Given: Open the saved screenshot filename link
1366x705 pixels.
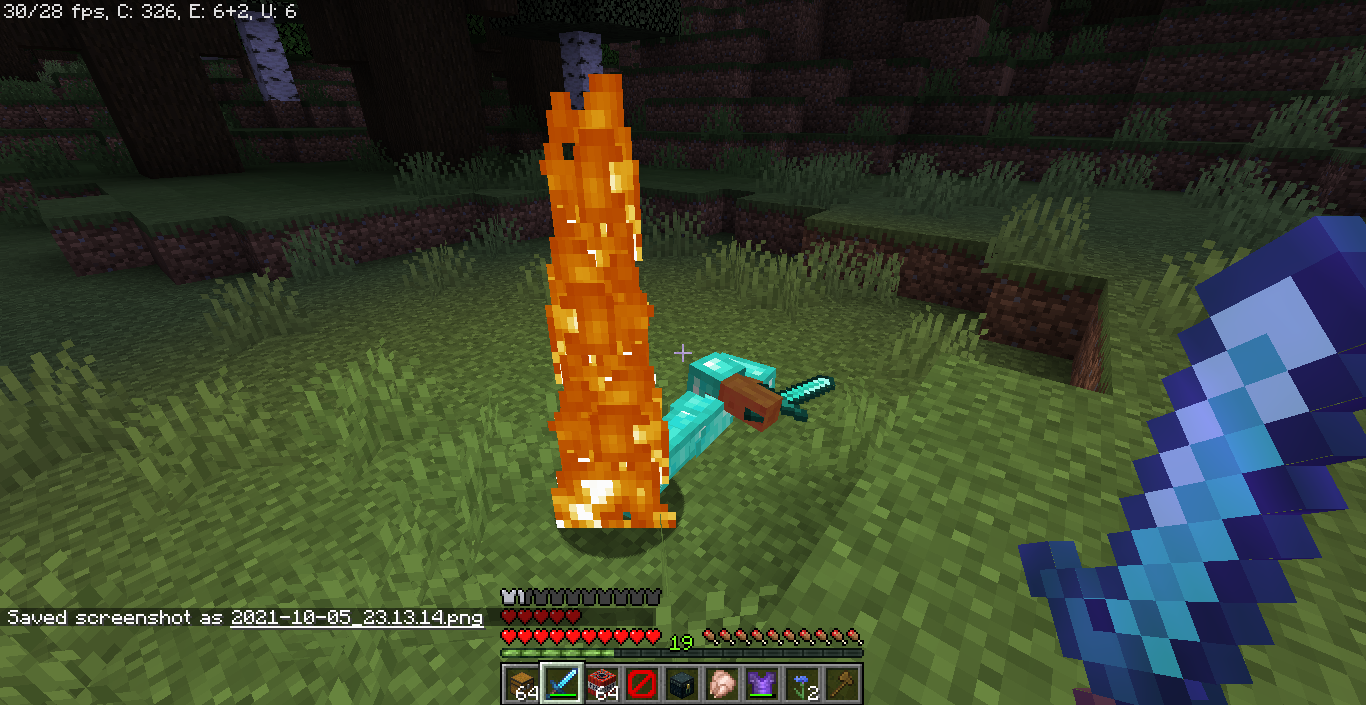Looking at the screenshot, I should [x=356, y=617].
